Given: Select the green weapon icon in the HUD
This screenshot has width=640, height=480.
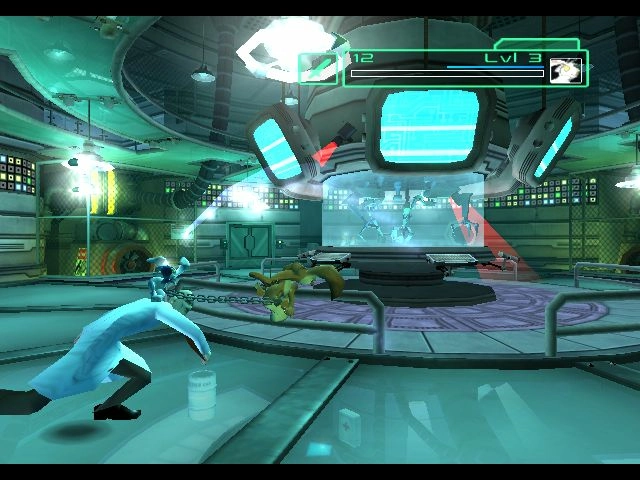Looking at the screenshot, I should tap(319, 65).
